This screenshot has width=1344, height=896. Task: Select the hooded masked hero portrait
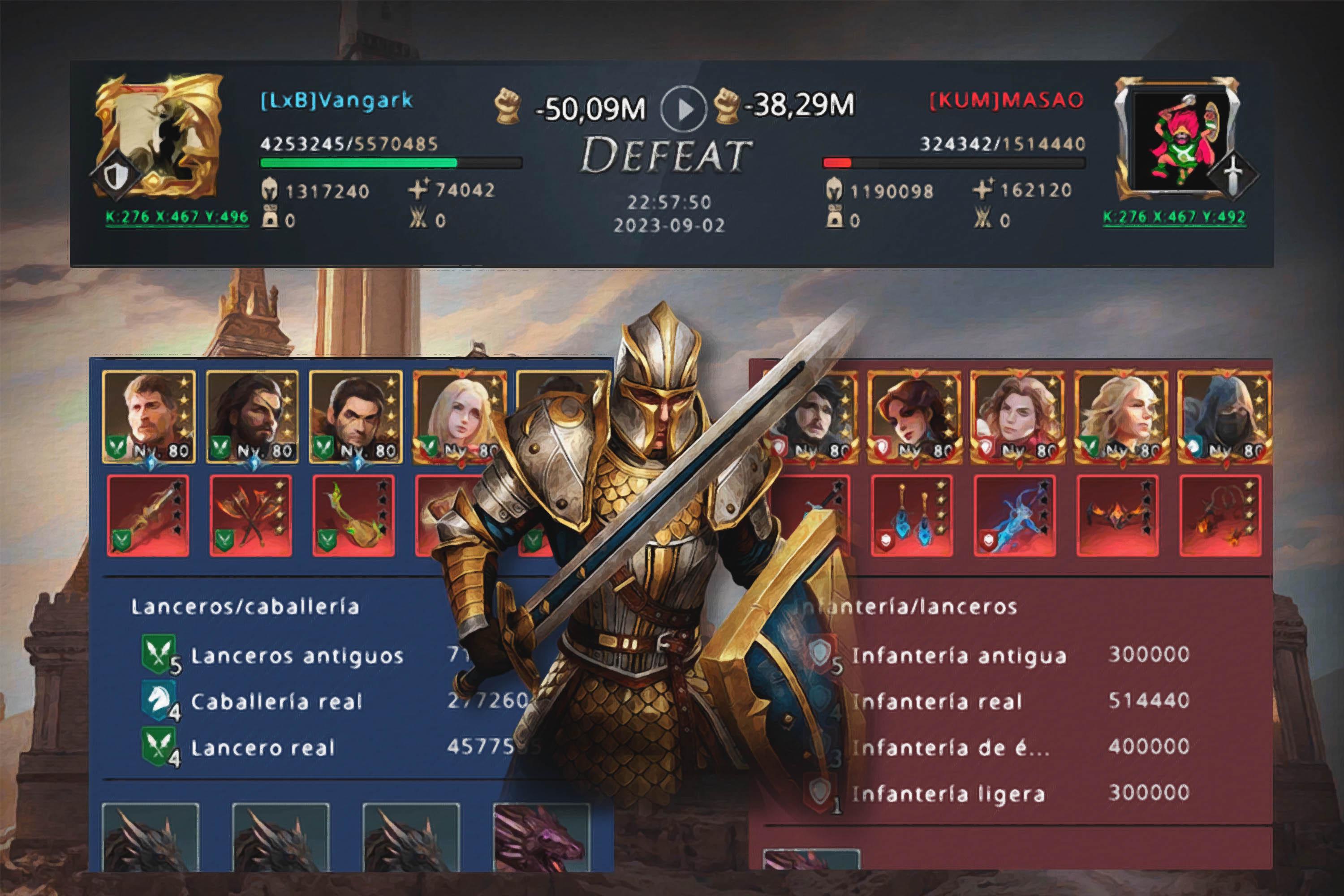point(1223,415)
